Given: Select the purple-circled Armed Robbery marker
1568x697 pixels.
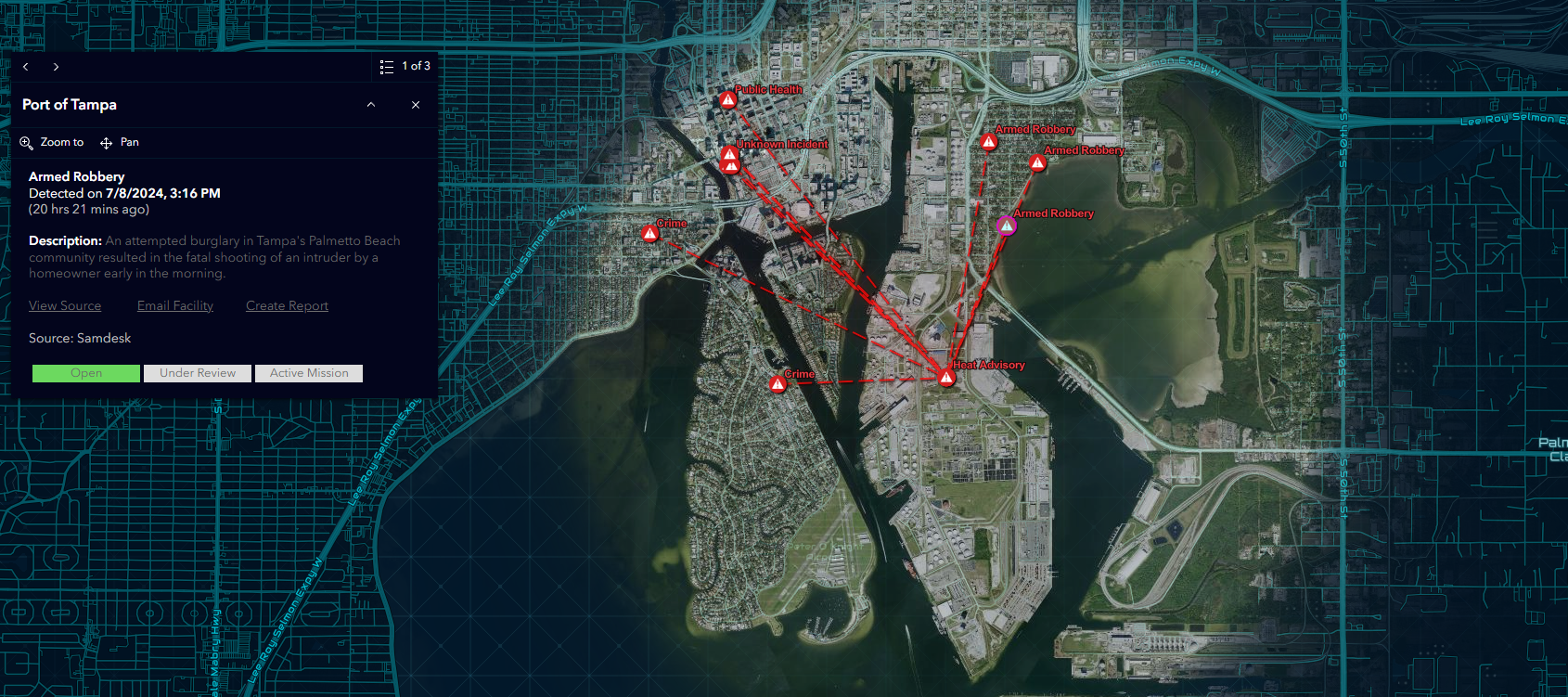Looking at the screenshot, I should (x=1006, y=224).
